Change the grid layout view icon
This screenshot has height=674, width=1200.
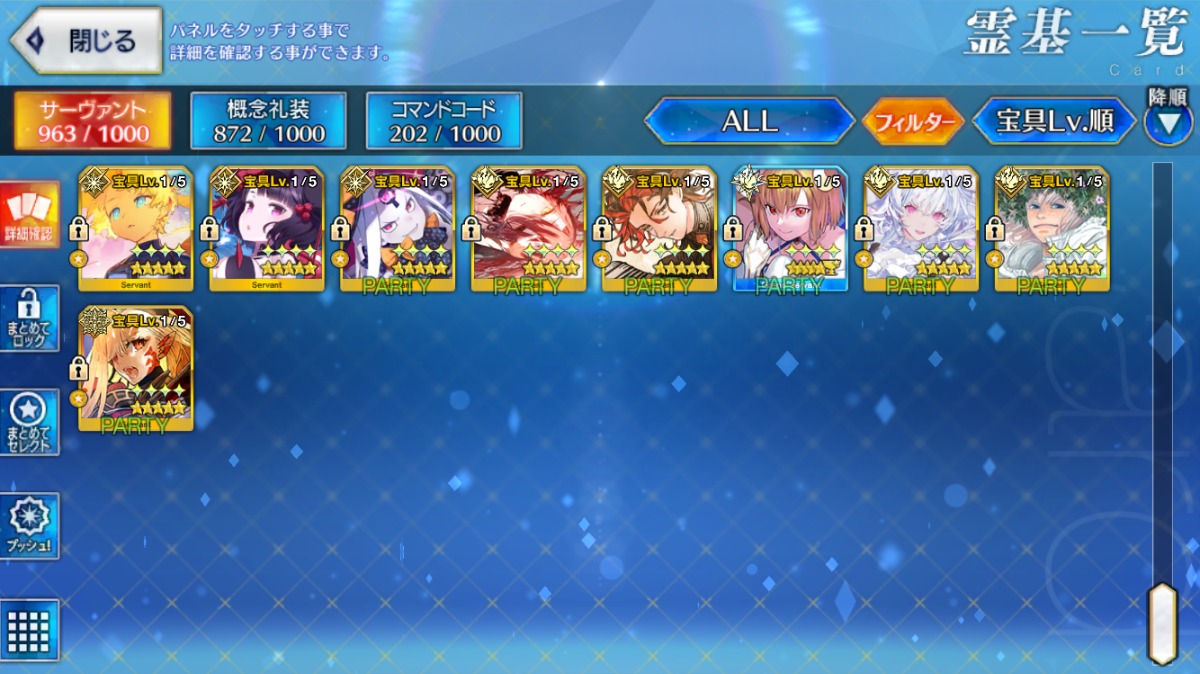tap(30, 630)
